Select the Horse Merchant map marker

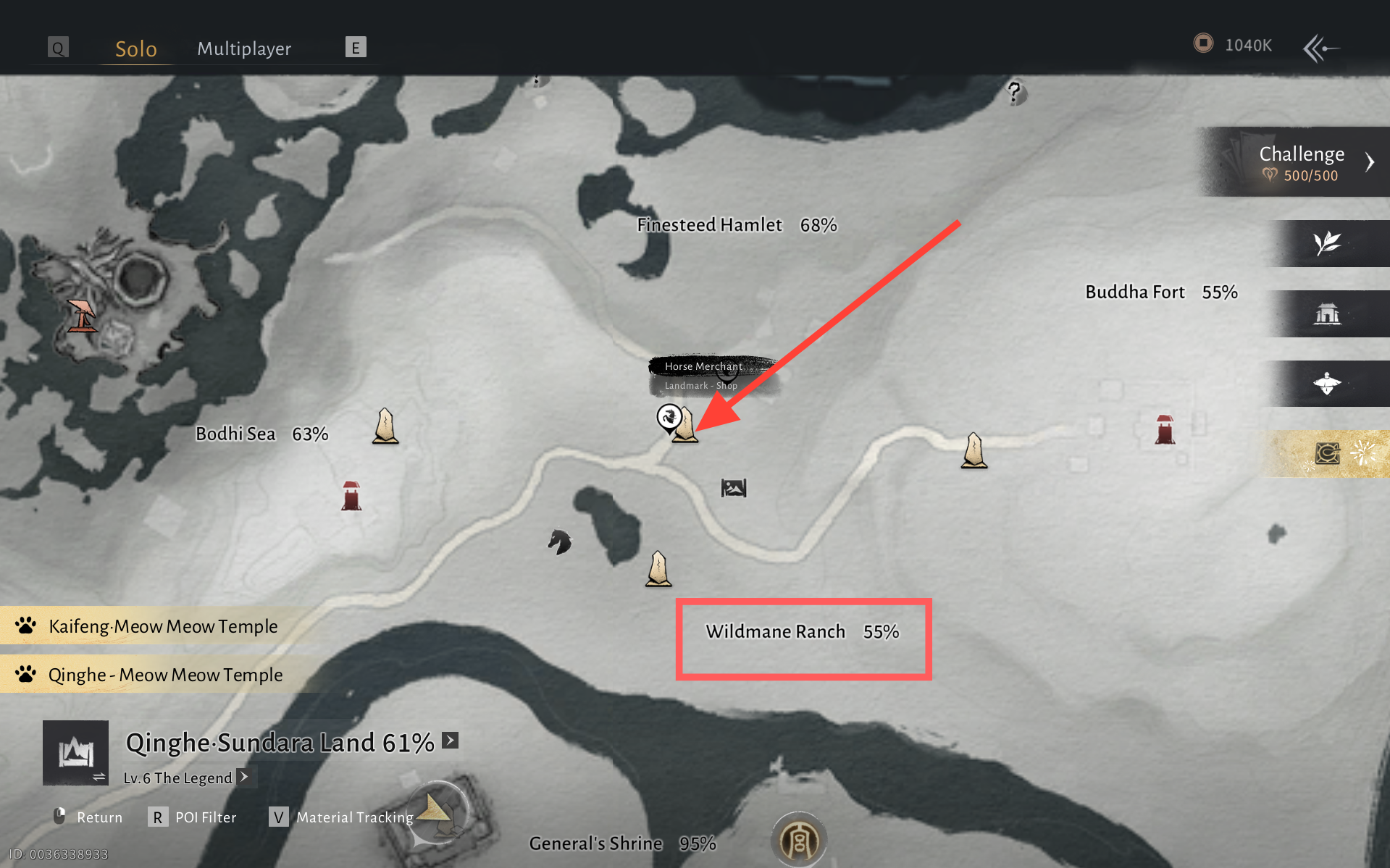coord(669,418)
